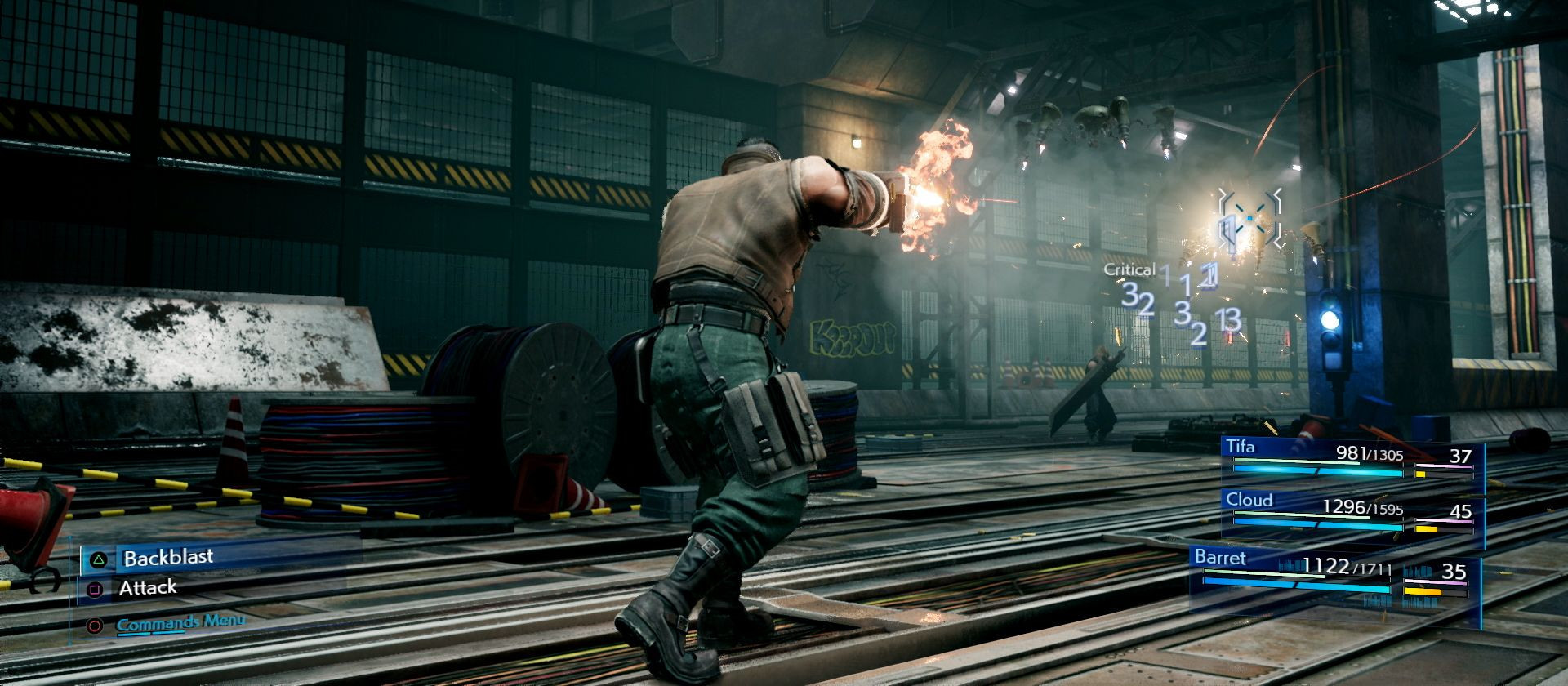Switch to Cloud's party panel
Screen dimensions: 1568x686
pyautogui.click(x=1352, y=514)
